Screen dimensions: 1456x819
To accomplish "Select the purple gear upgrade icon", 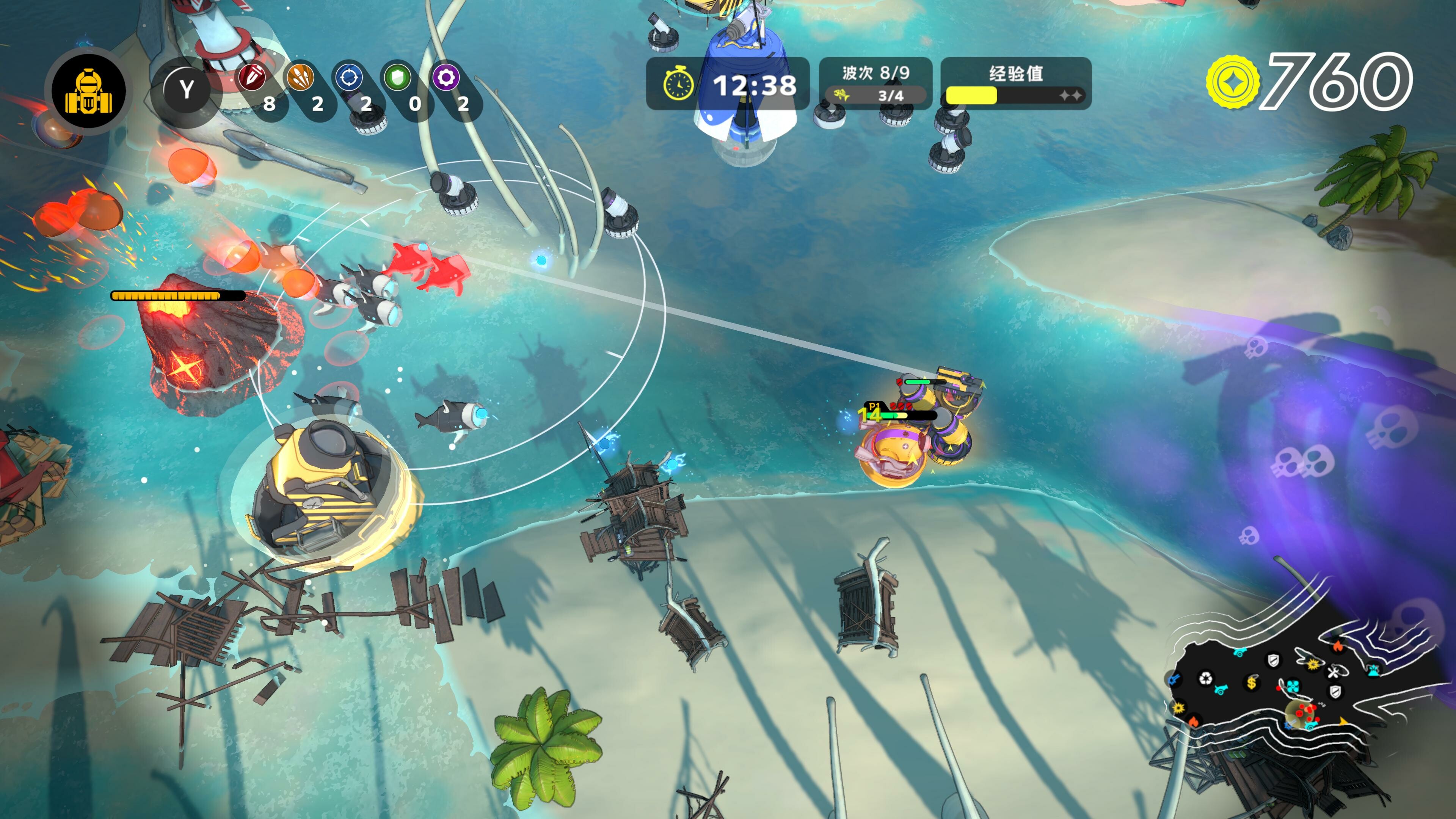I will [446, 76].
